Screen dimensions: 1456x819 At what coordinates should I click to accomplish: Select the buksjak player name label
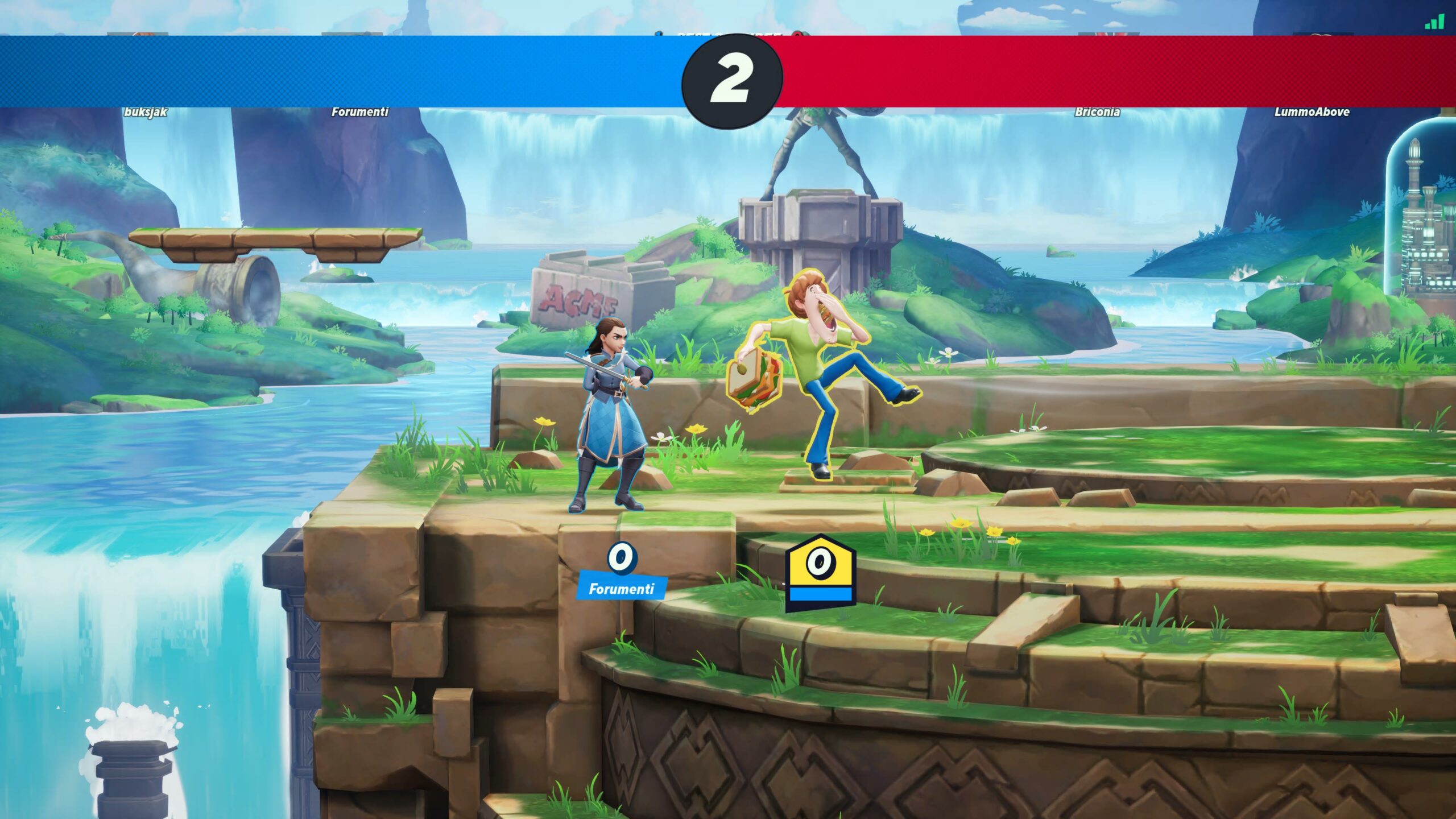146,112
